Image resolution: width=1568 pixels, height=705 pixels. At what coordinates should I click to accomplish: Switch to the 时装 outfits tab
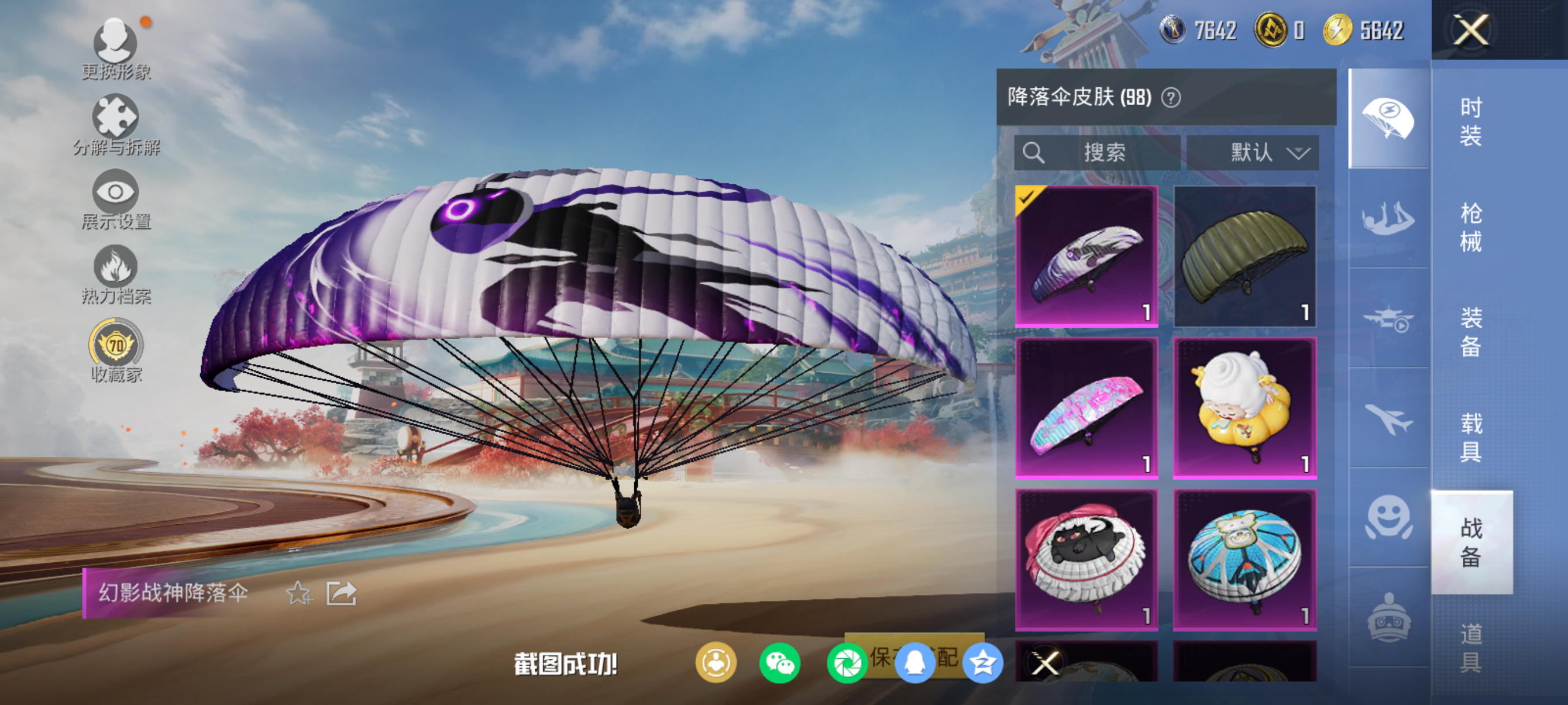click(x=1471, y=122)
